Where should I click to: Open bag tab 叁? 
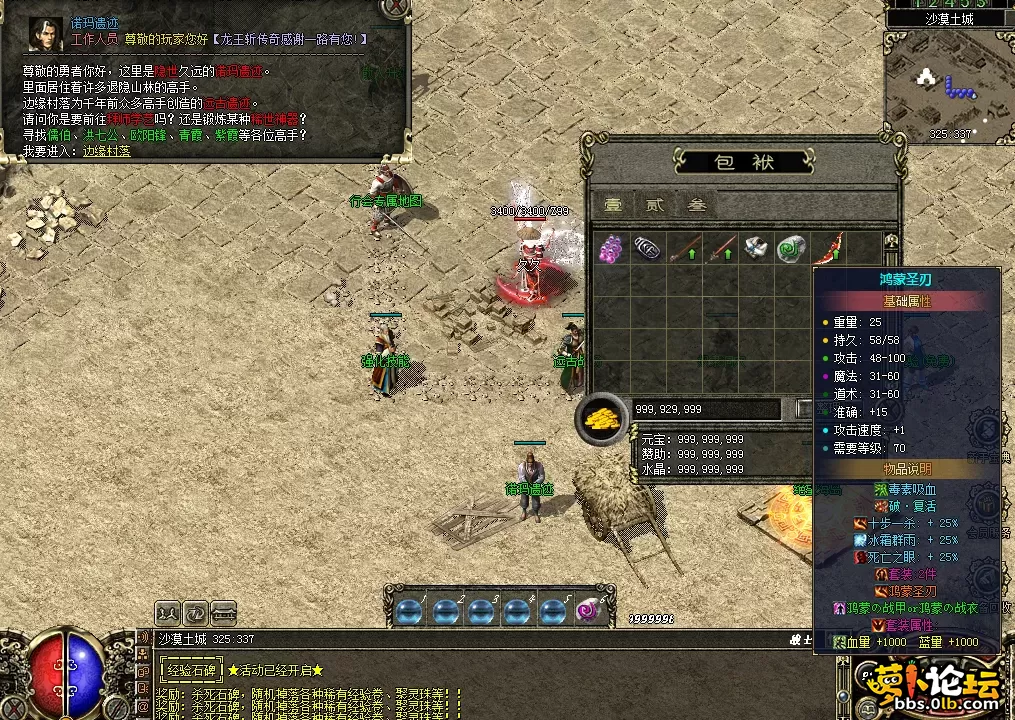(x=697, y=205)
